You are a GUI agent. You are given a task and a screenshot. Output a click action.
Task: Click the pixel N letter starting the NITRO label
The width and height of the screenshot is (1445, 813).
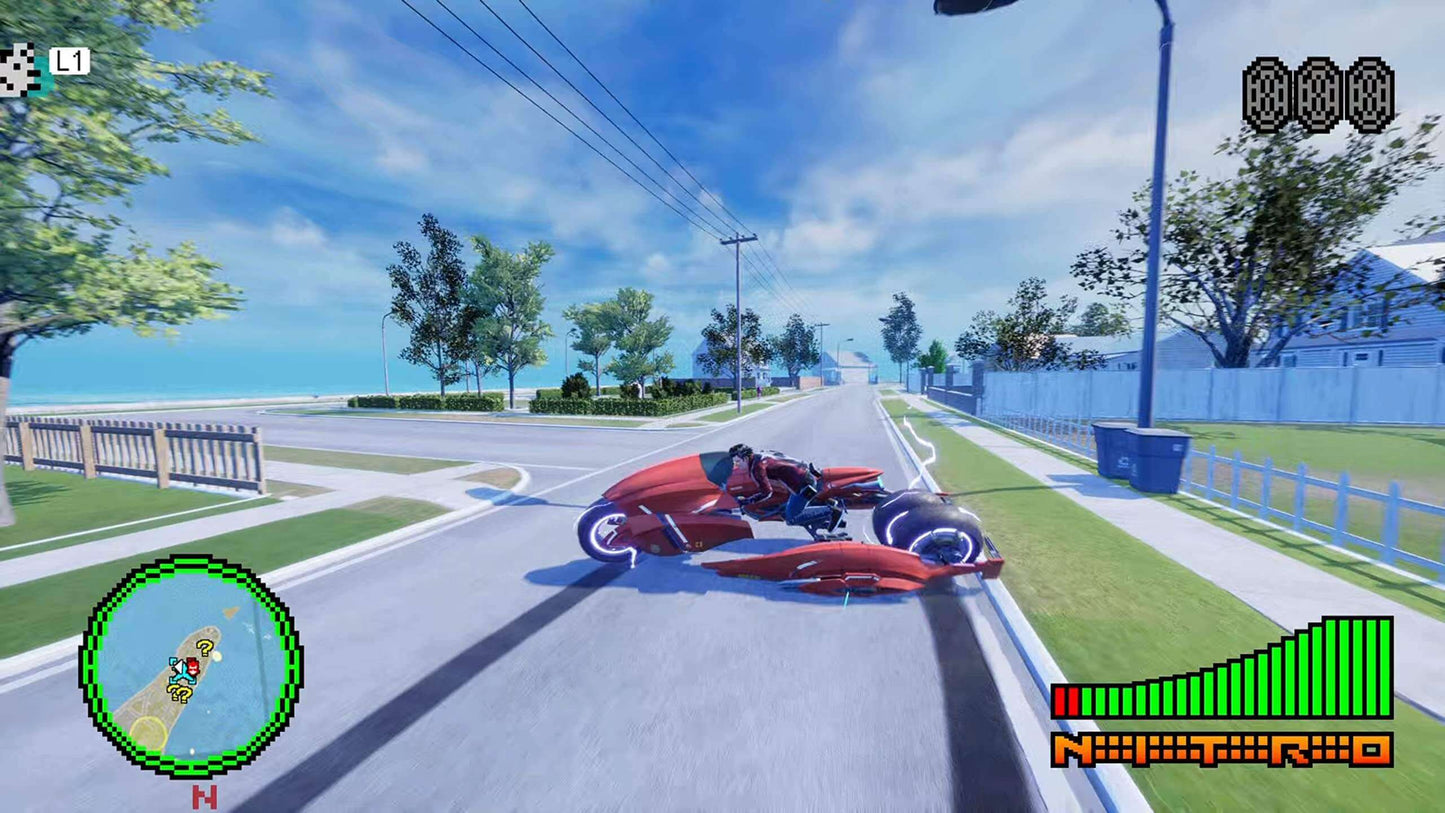point(1071,749)
